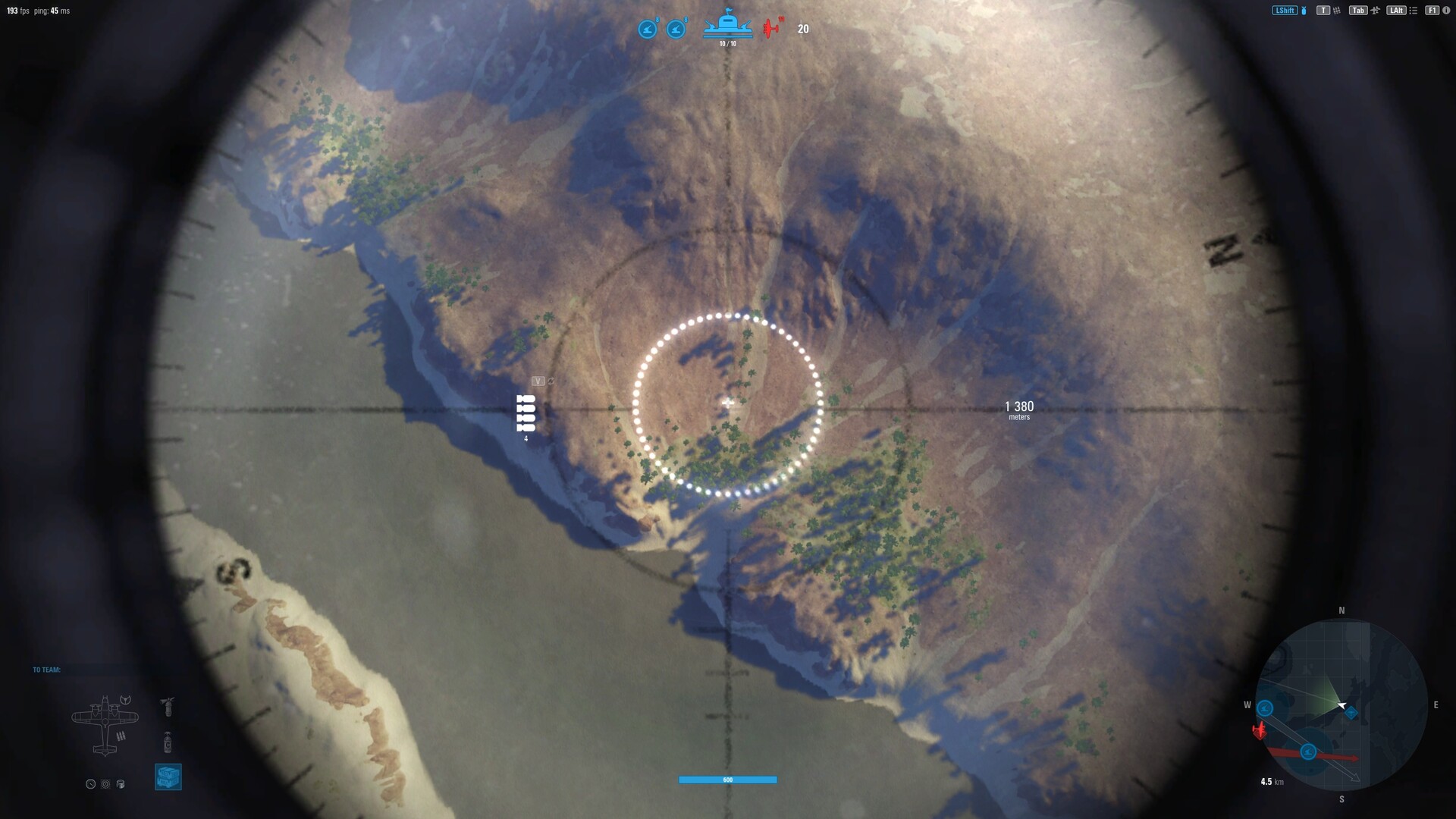Select the second AA turret icon at top
Viewport: 1456px width, 819px height.
(x=675, y=29)
